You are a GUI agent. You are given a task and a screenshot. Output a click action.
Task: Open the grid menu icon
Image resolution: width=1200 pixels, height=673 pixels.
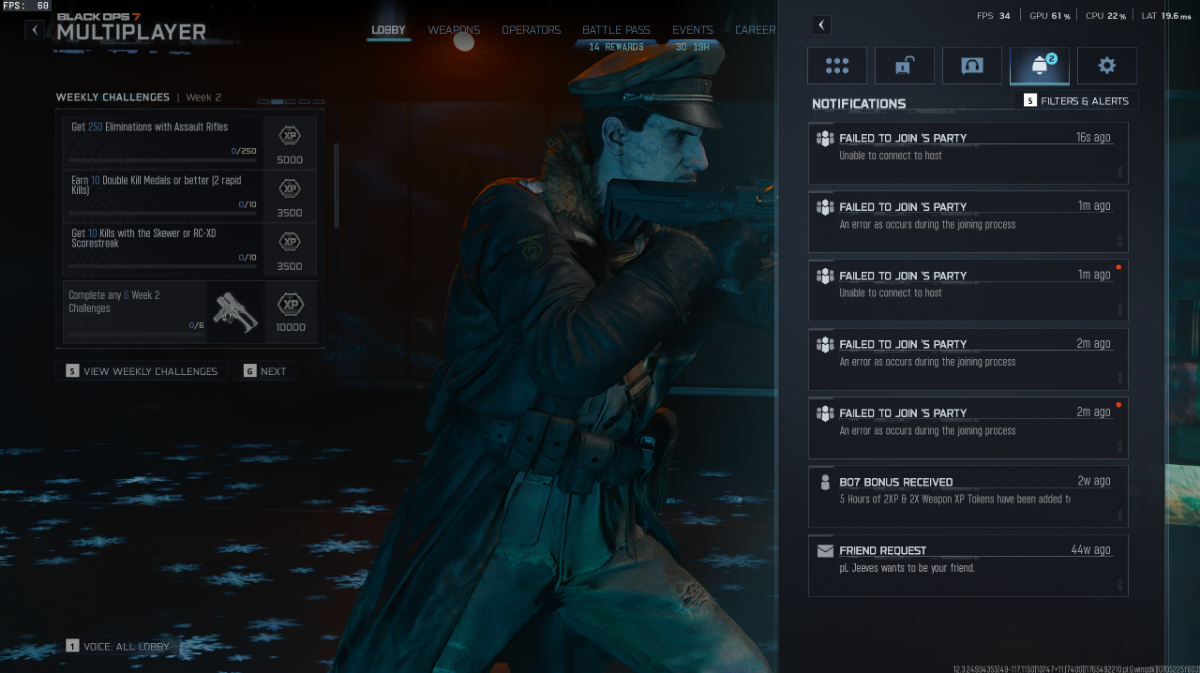coord(838,66)
